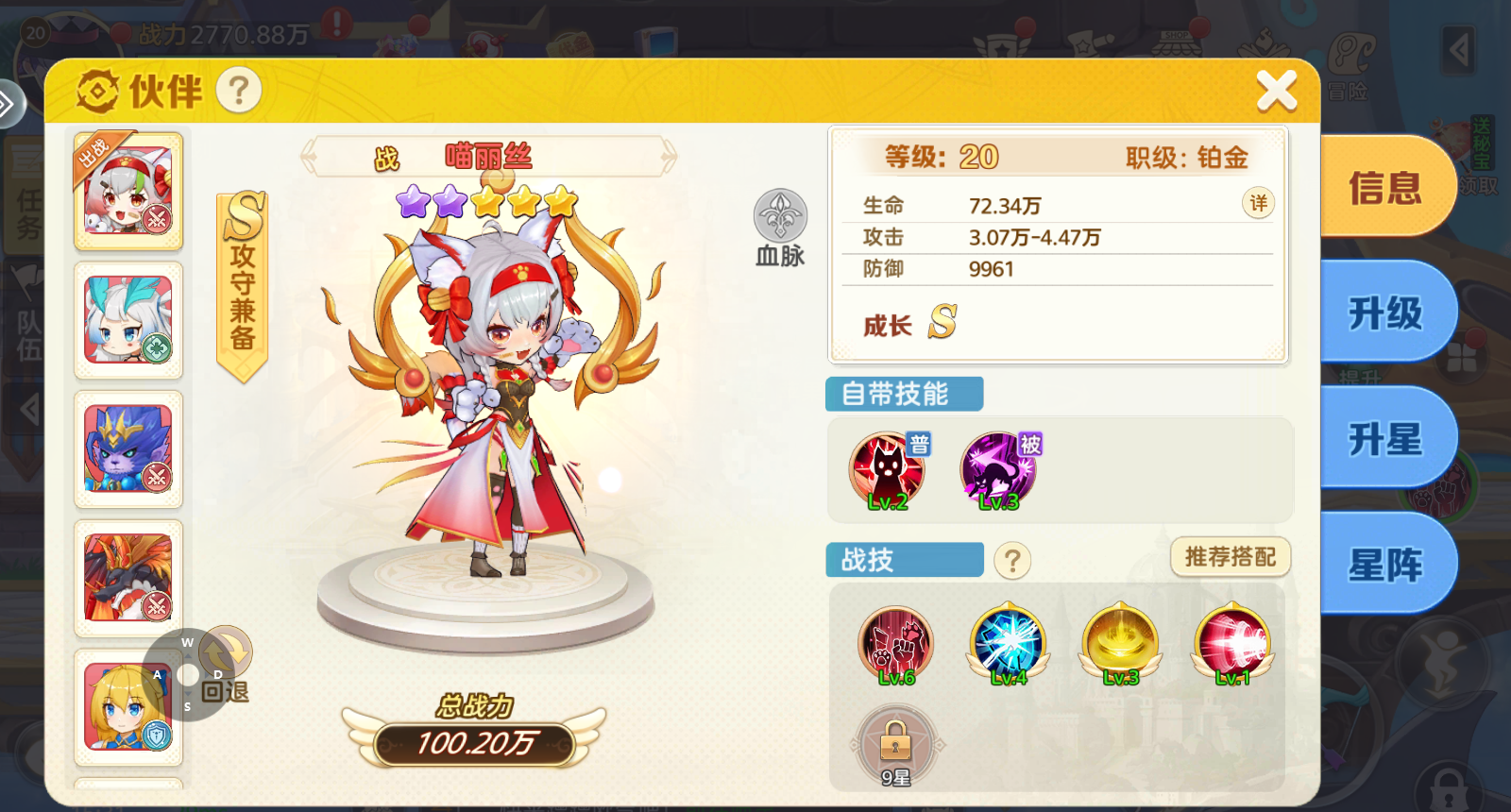The image size is (1511, 812).
Task: Open stat details via the 详 button
Action: pyautogui.click(x=1257, y=203)
